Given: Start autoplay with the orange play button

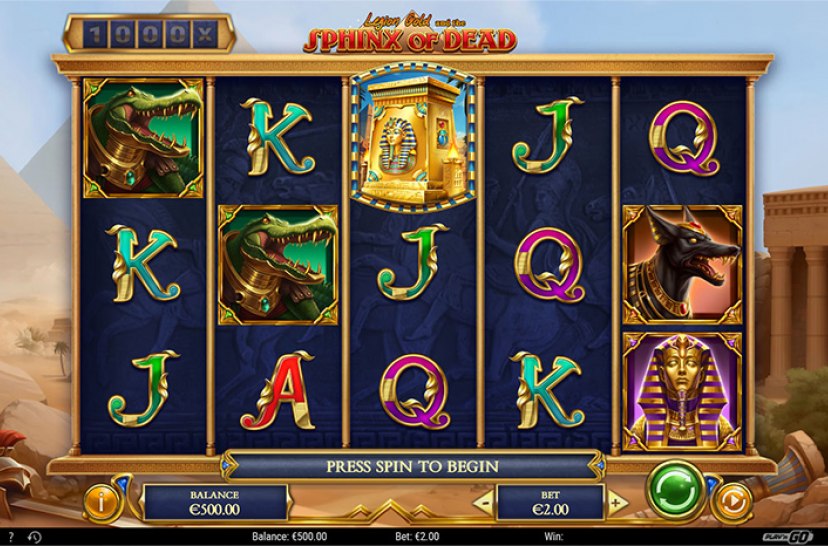Looking at the screenshot, I should click(x=735, y=500).
